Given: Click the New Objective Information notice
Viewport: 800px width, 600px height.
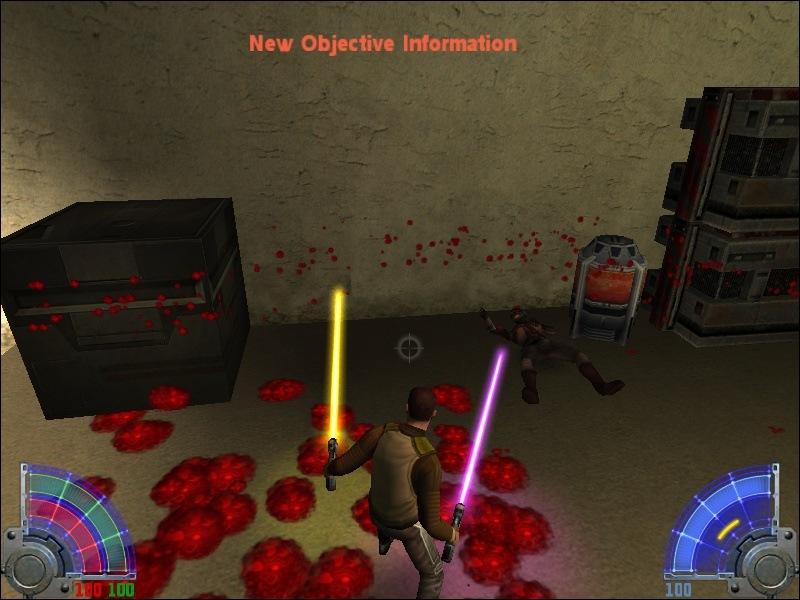Looking at the screenshot, I should tap(383, 44).
